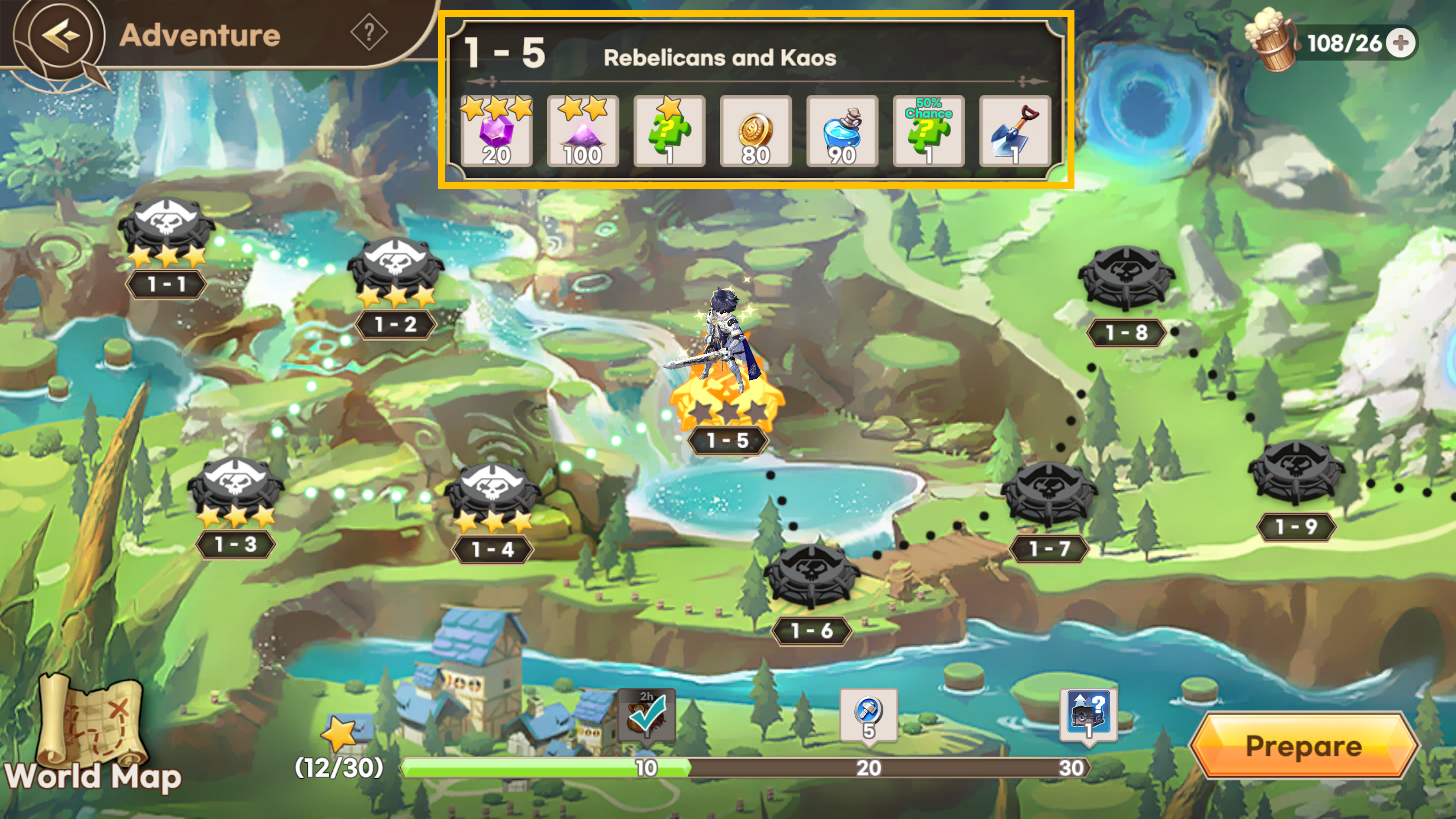Screen dimensions: 1456x819
Task: Go back from the Adventure screen
Action: 59,35
